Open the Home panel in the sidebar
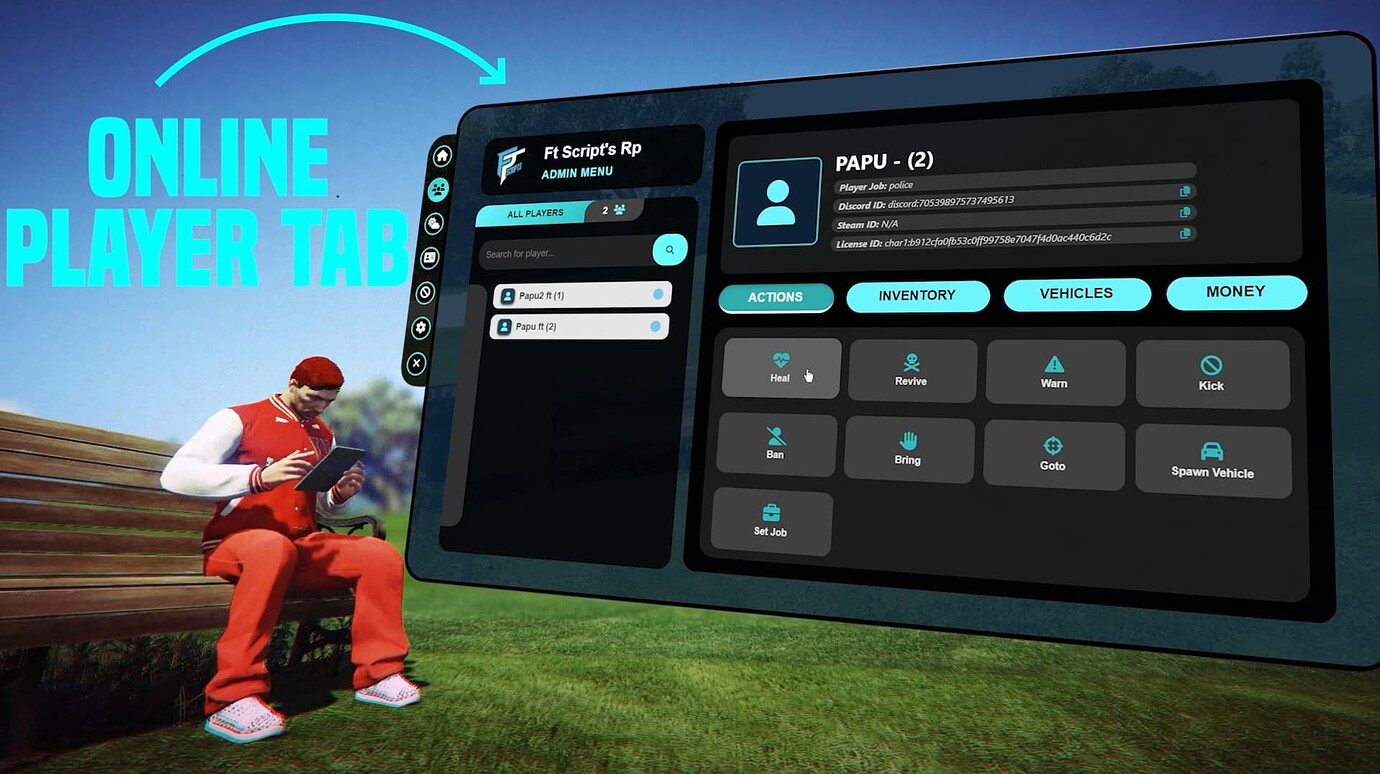Viewport: 1380px width, 774px height. click(x=442, y=156)
